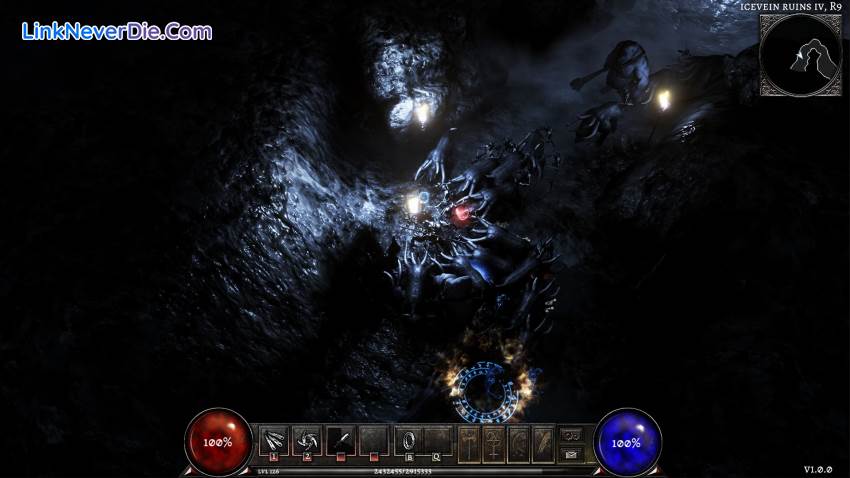Viewport: 850px width, 478px height.
Task: Open the feather quill menu icon
Action: click(543, 441)
